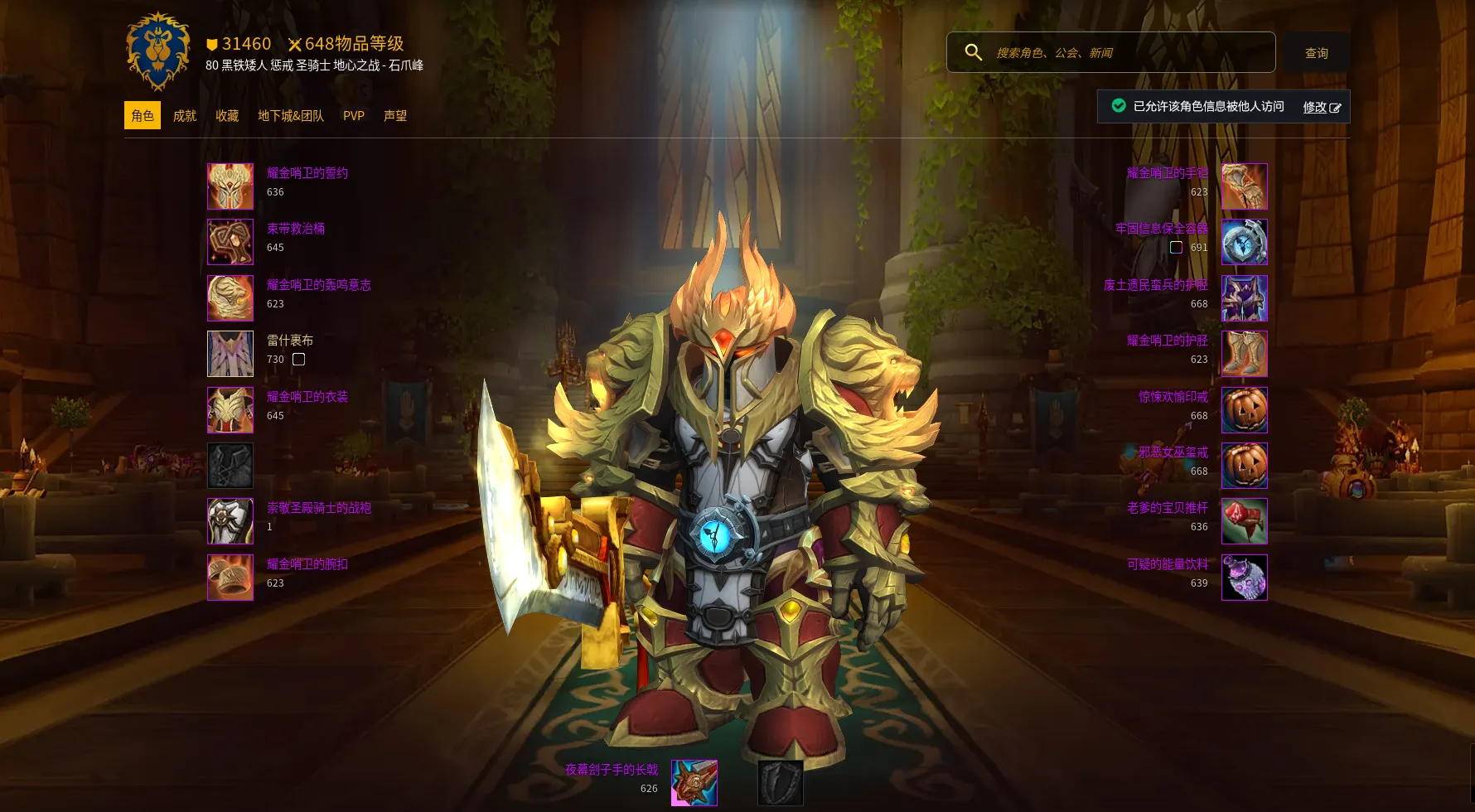This screenshot has width=1475, height=812.
Task: View the 废土遗民蛮兵的护胫 leggings icon
Action: [x=1244, y=298]
